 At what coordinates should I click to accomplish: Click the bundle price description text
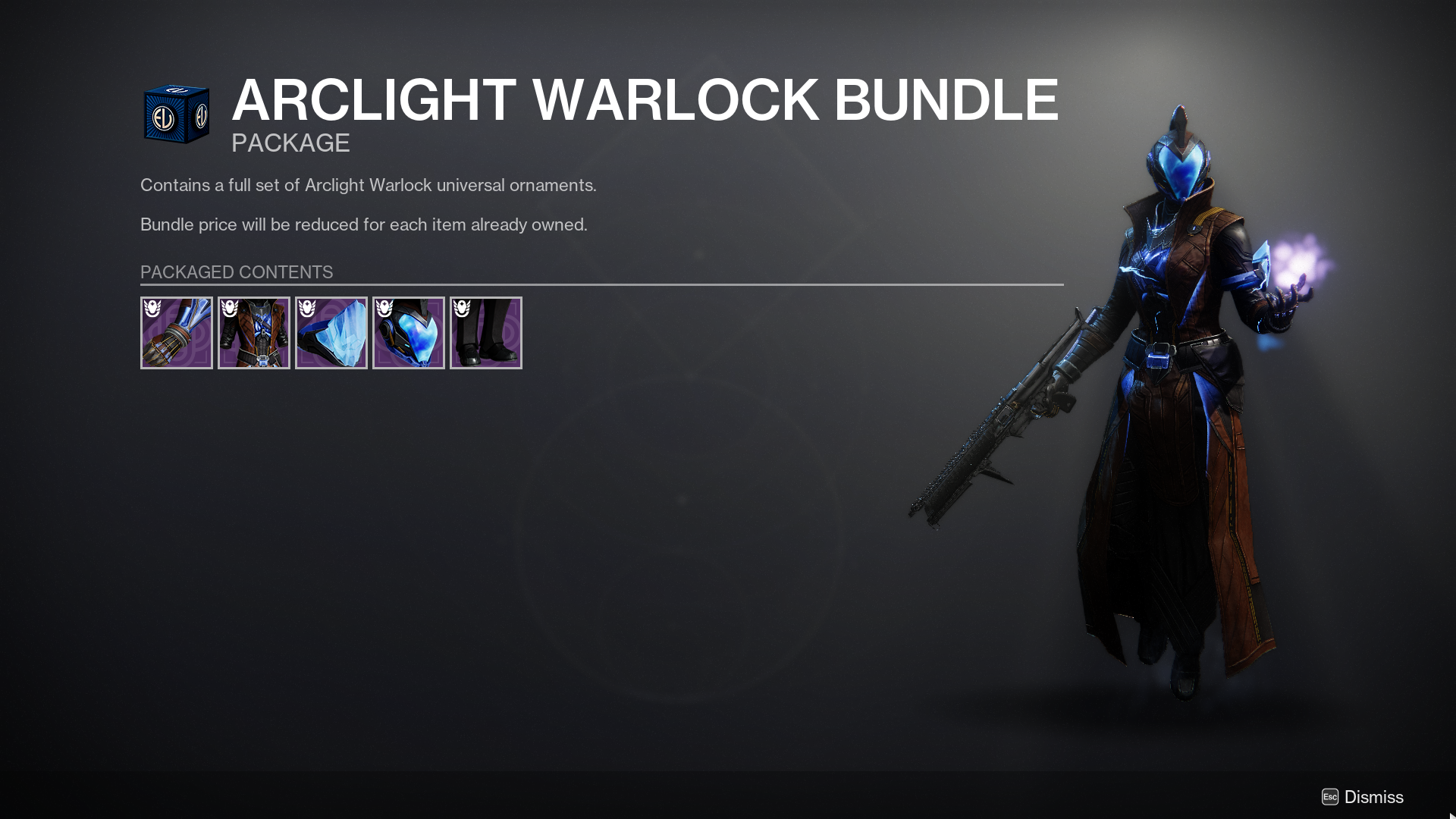363,224
